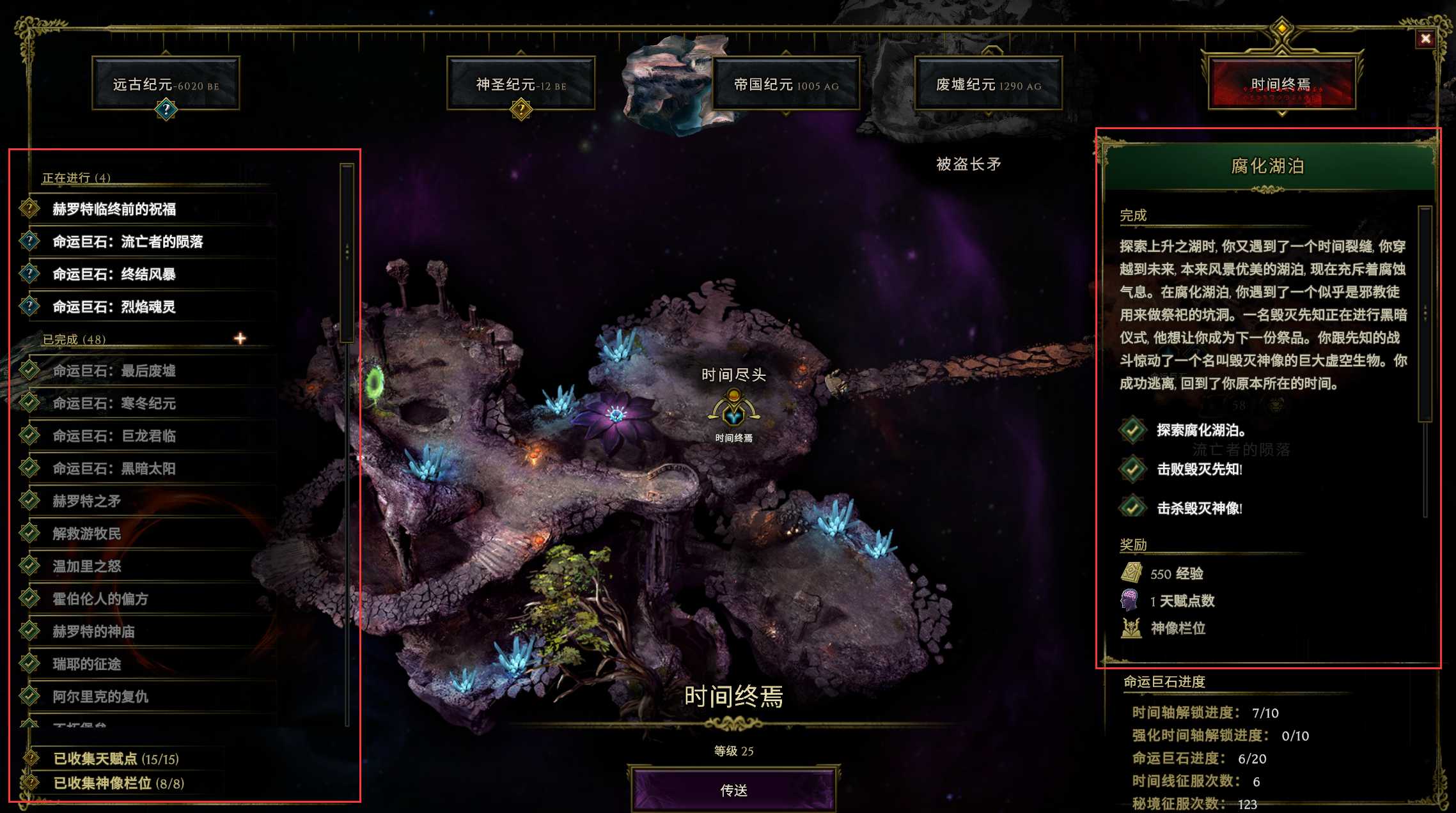
Task: Select the red 时间终焉 era tab
Action: click(1281, 84)
